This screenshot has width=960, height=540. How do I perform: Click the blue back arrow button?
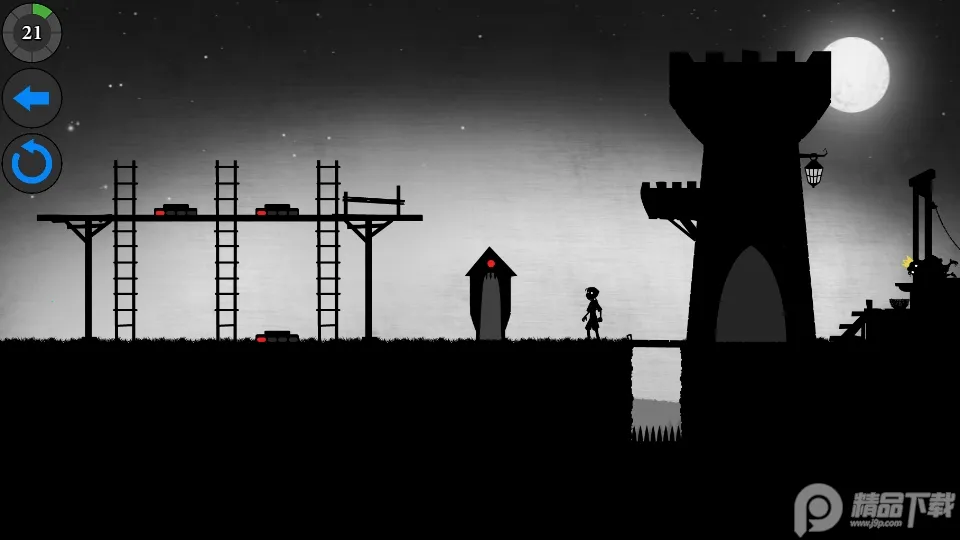click(32, 98)
